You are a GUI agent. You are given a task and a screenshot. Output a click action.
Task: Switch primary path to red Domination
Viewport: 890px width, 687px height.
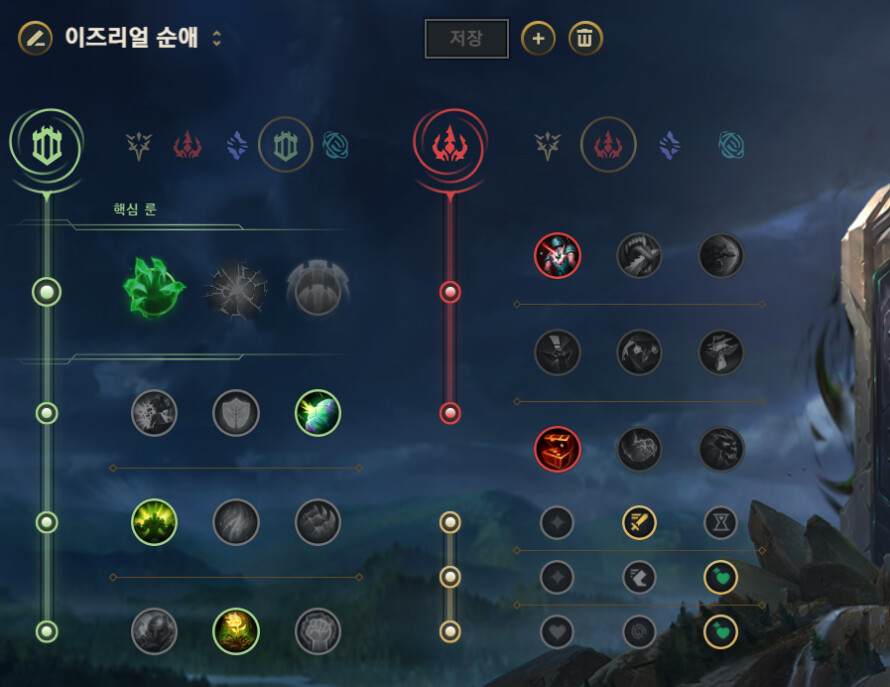tap(188, 146)
